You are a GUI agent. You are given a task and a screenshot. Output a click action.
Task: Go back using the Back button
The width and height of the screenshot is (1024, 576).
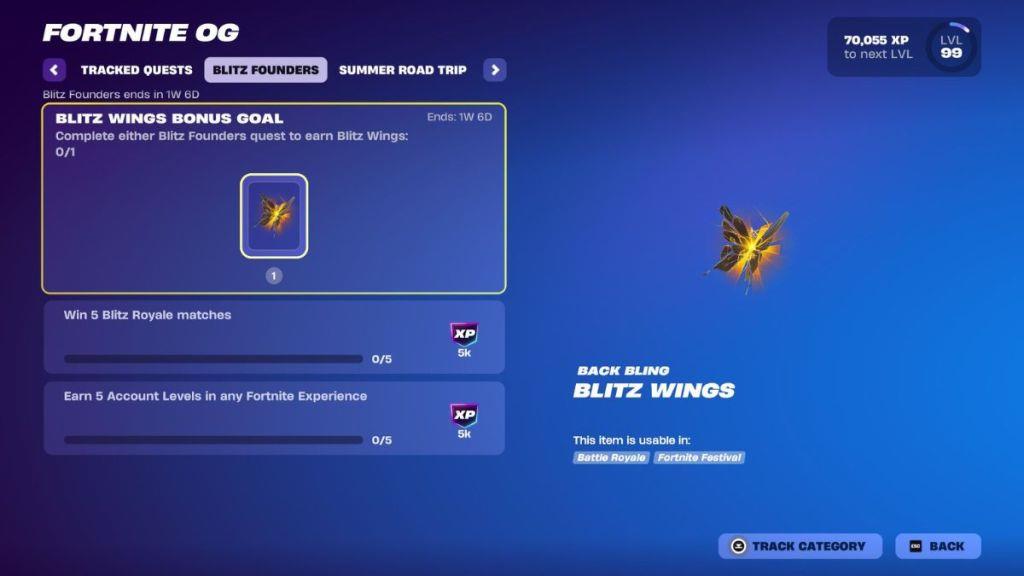(x=937, y=546)
